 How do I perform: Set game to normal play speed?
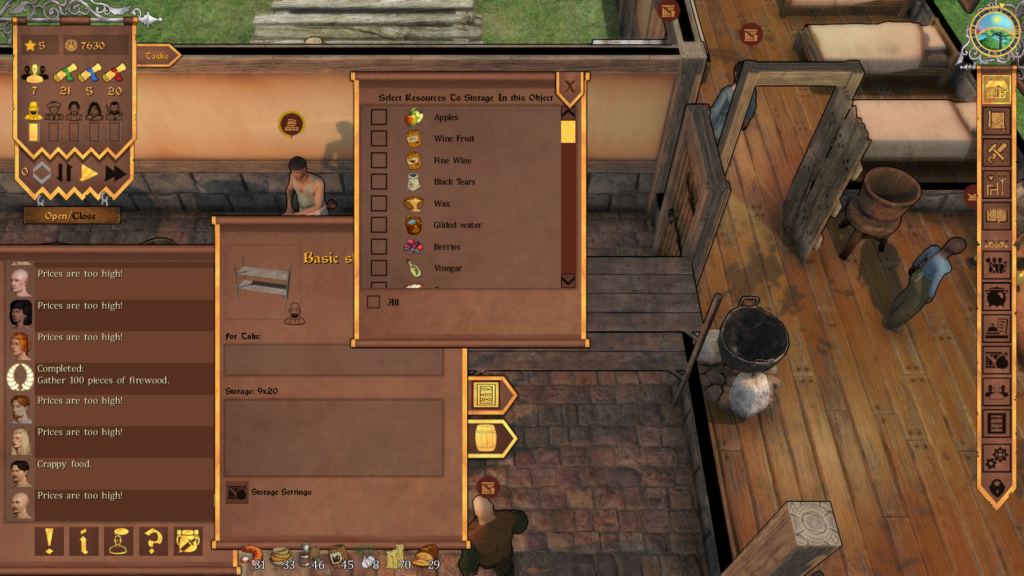89,172
